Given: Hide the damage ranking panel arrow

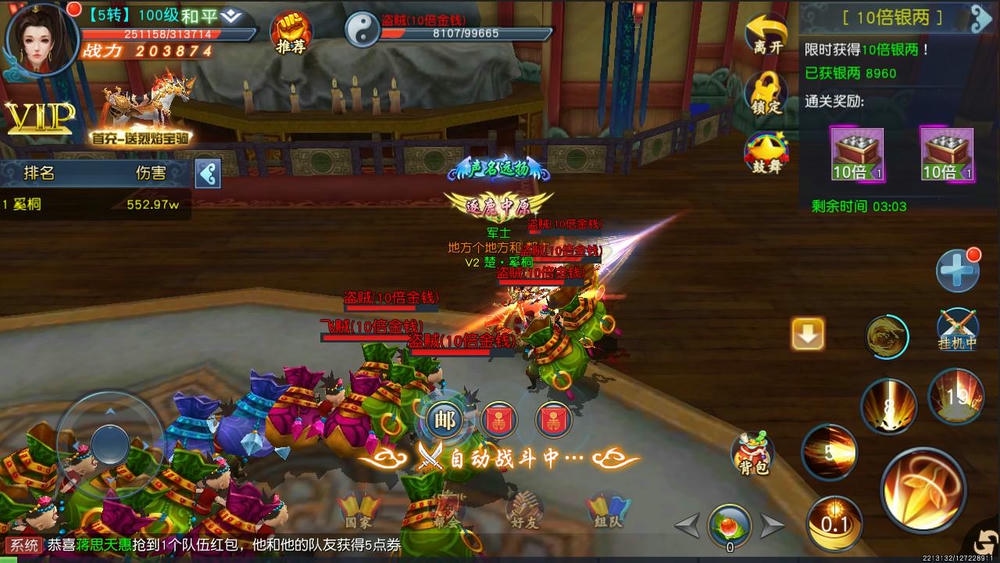Looking at the screenshot, I should point(207,173).
